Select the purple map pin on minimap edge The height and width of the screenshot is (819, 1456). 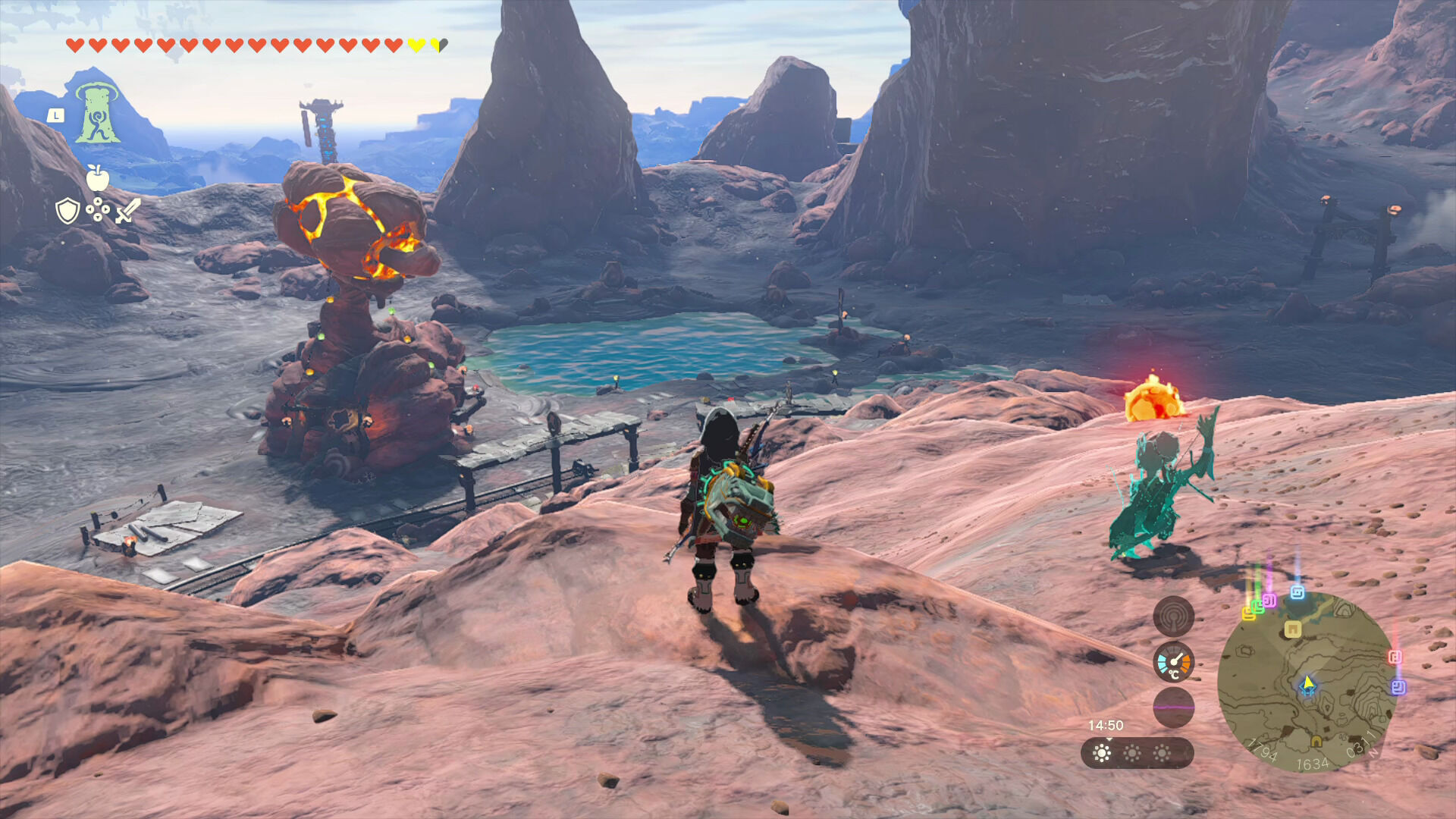point(1398,687)
